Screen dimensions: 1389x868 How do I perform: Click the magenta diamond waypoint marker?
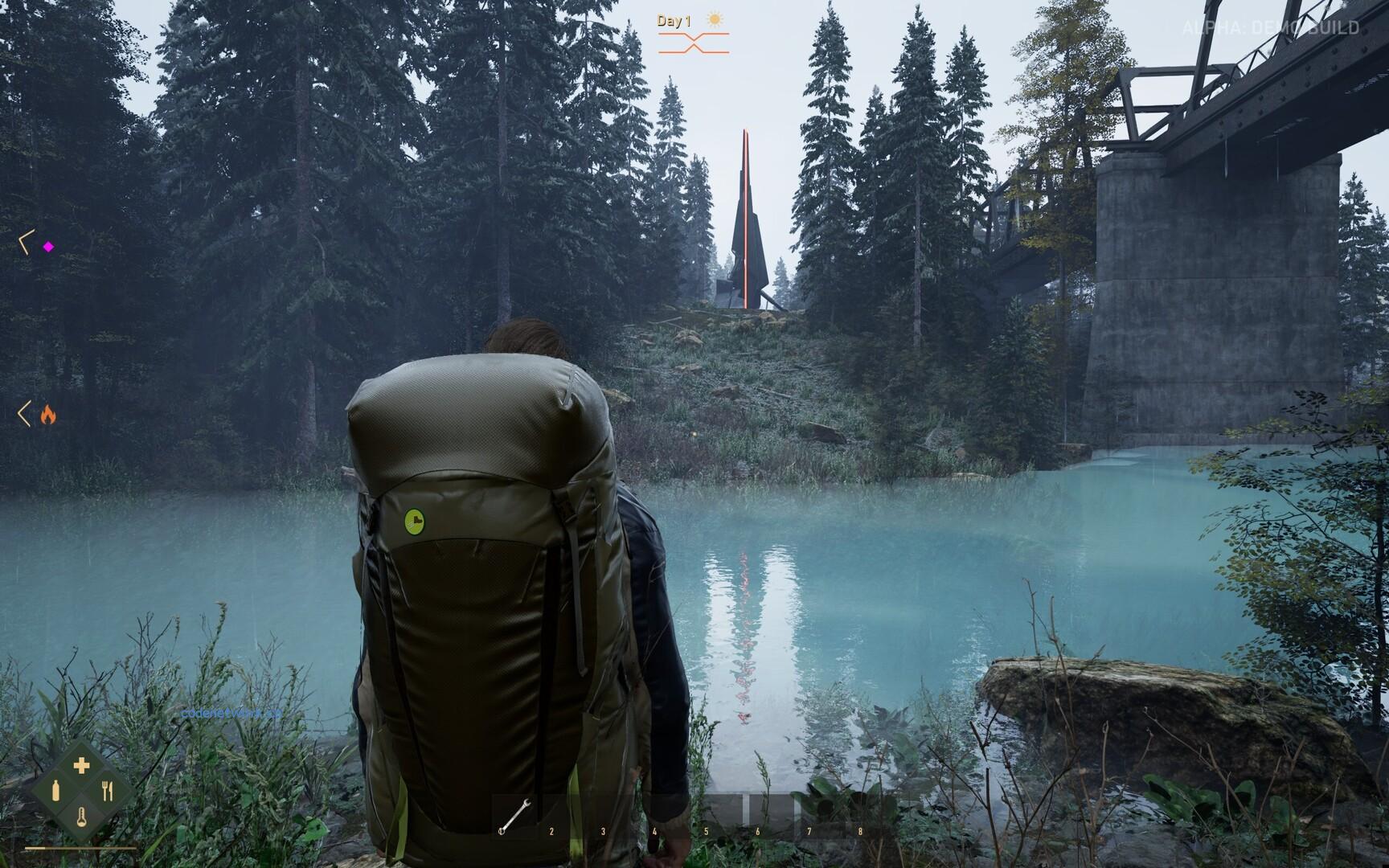coord(48,247)
